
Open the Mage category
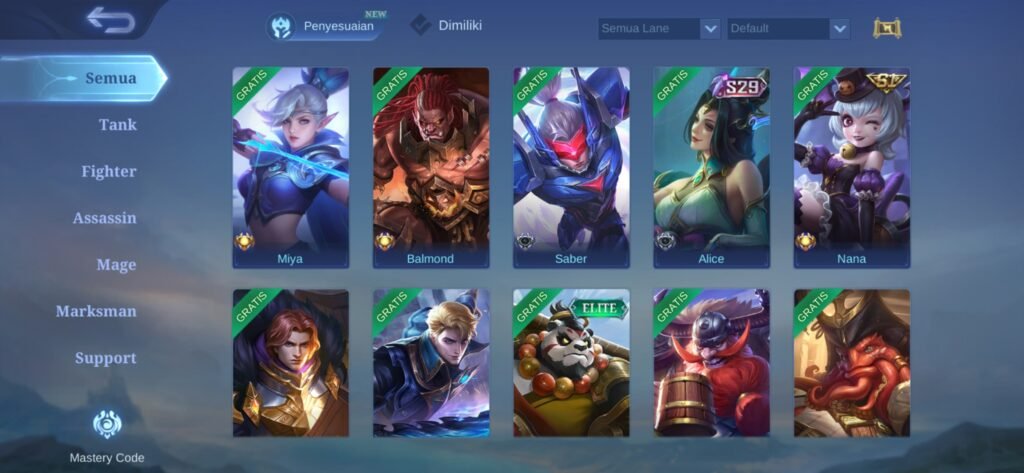coord(116,265)
